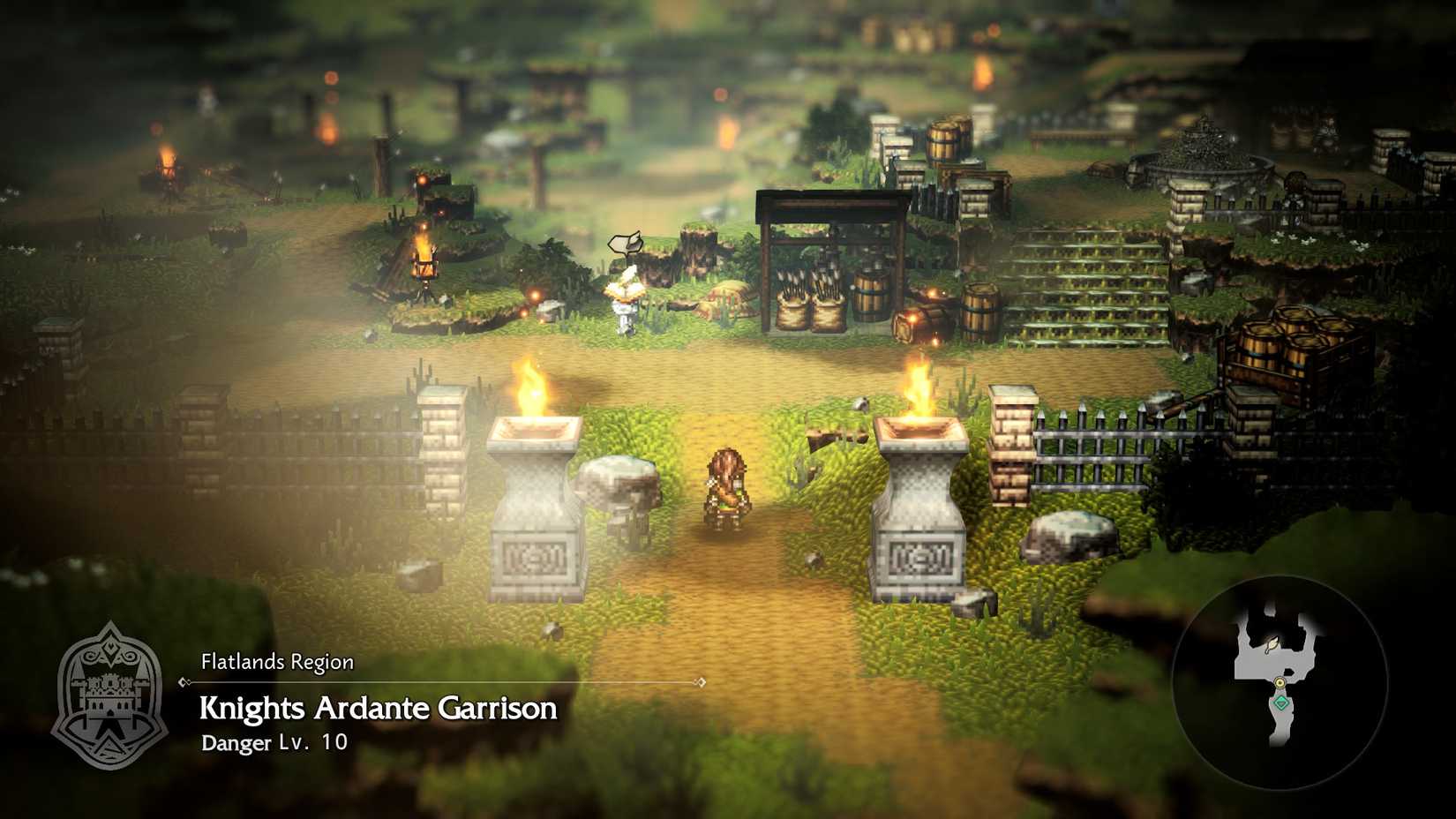1456x819 pixels.
Task: Select the speech bubble icon above the NPC
Action: pos(624,243)
